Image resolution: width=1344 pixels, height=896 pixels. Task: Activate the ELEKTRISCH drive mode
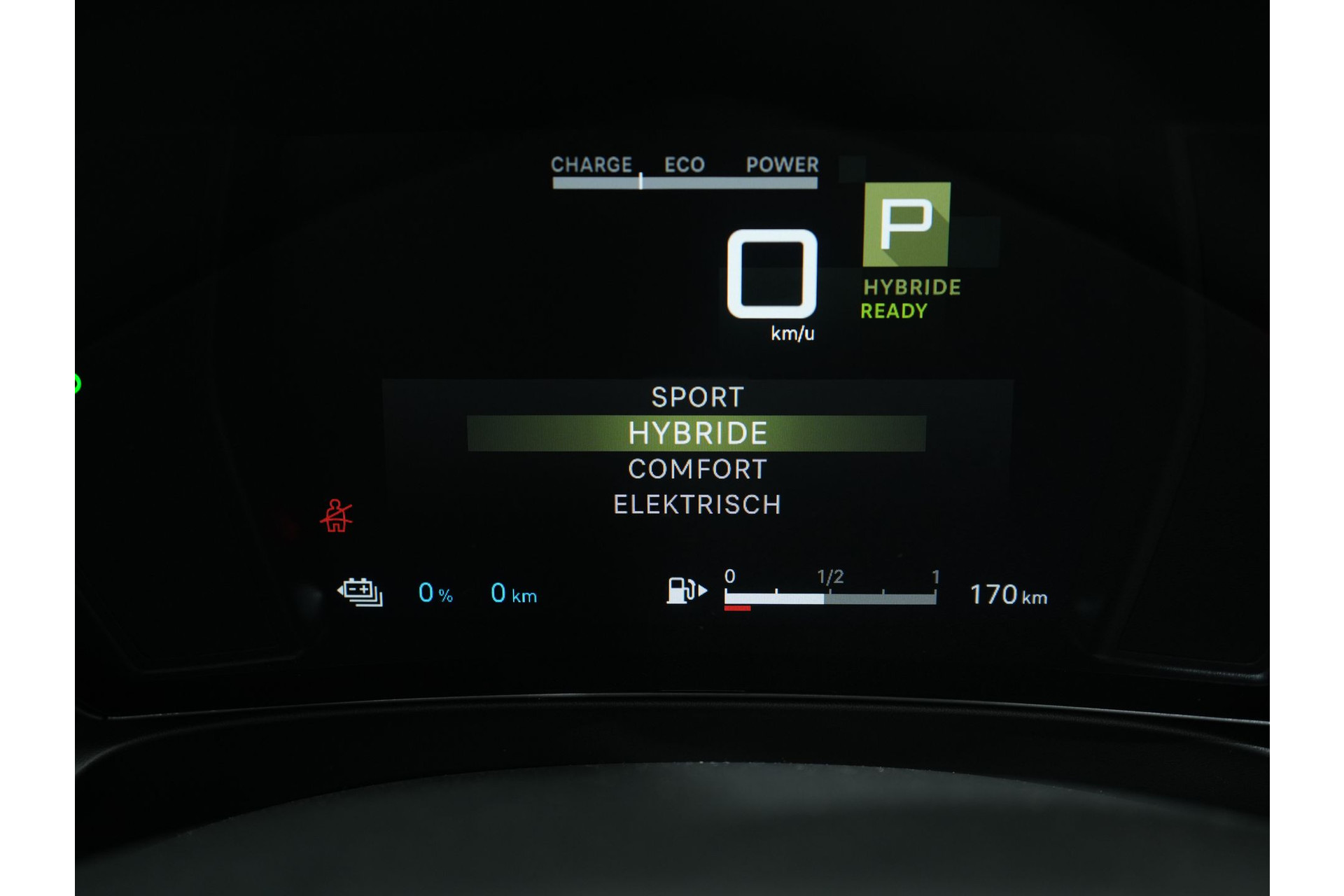point(697,505)
